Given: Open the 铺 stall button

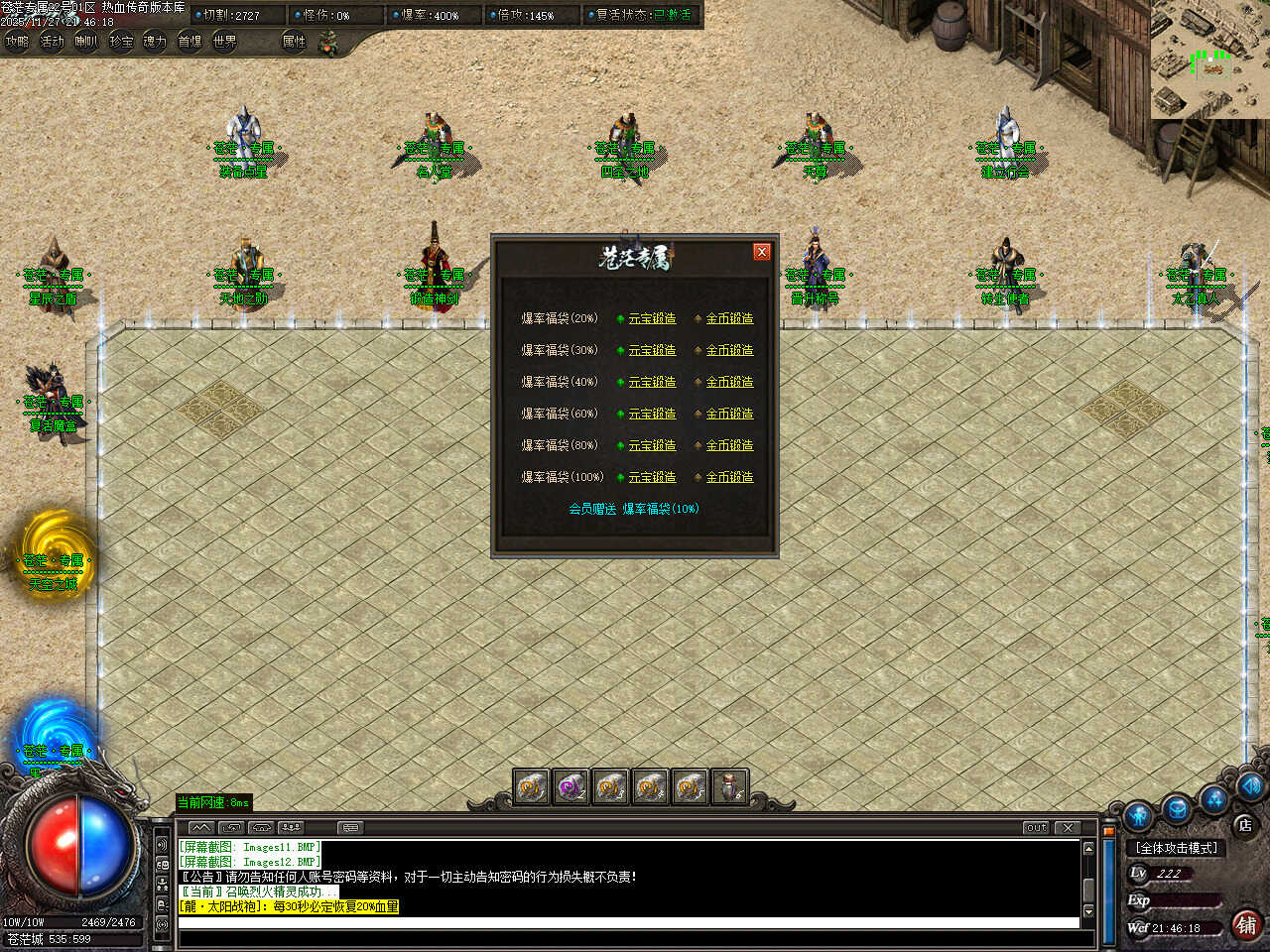Looking at the screenshot, I should coord(1246,925).
